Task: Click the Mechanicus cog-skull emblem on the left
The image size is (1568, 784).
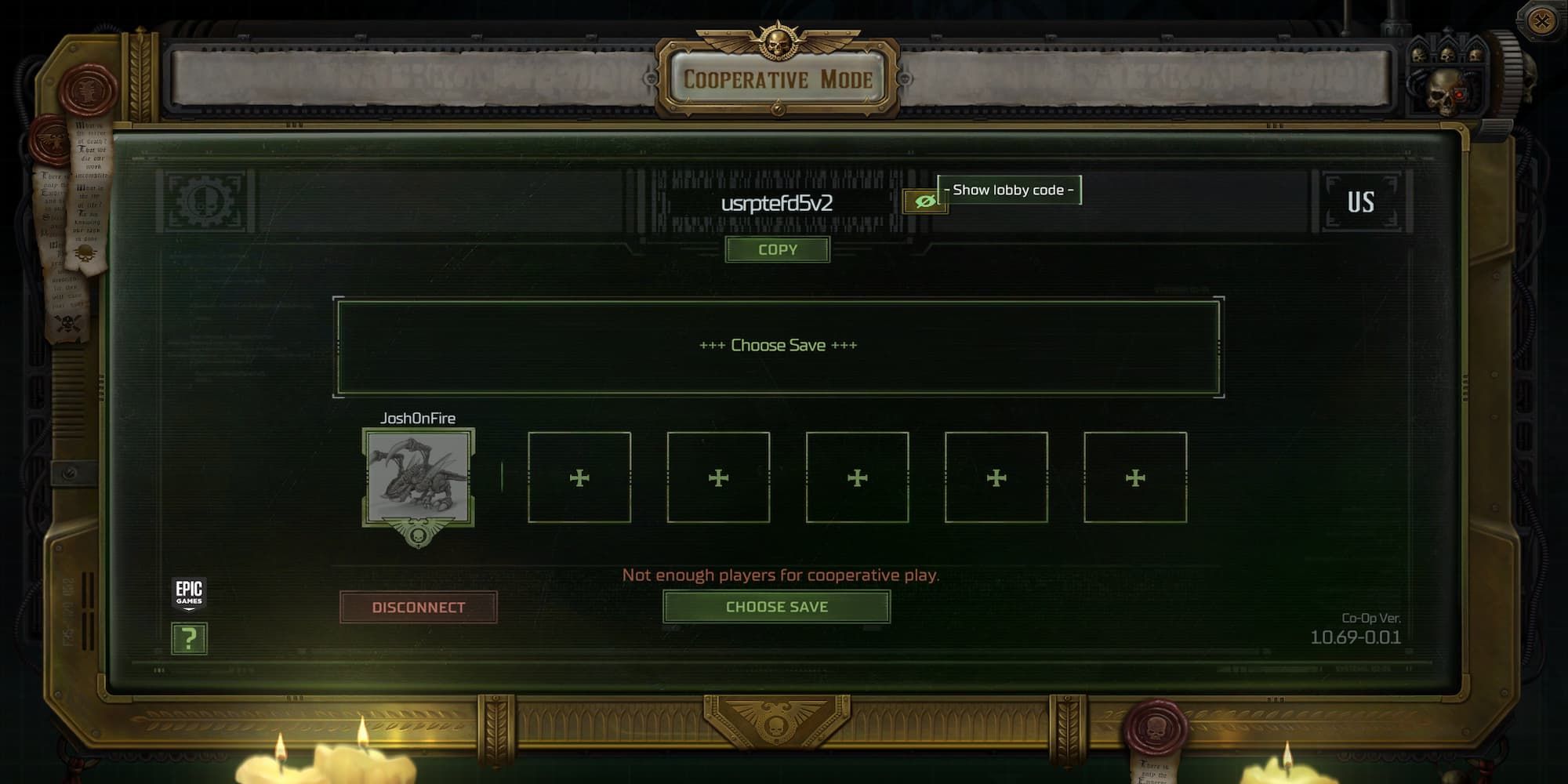Action: point(205,202)
